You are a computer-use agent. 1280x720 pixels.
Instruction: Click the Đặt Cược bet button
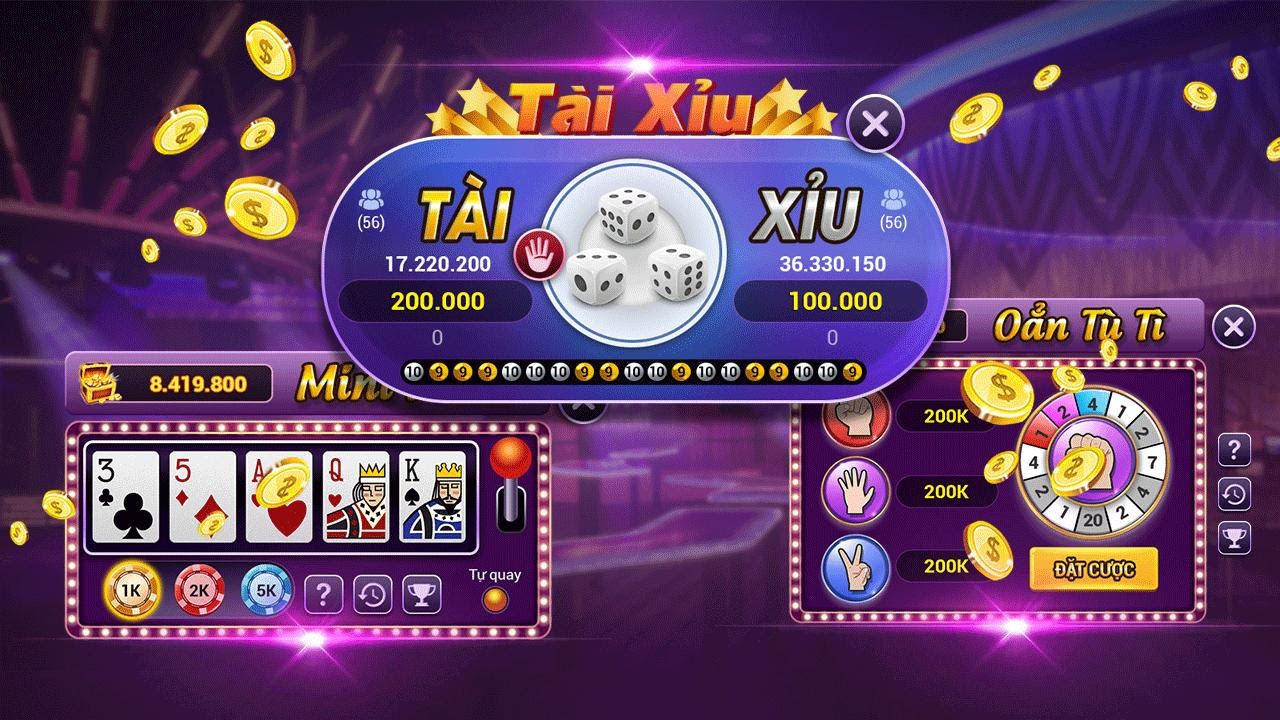click(x=1093, y=569)
